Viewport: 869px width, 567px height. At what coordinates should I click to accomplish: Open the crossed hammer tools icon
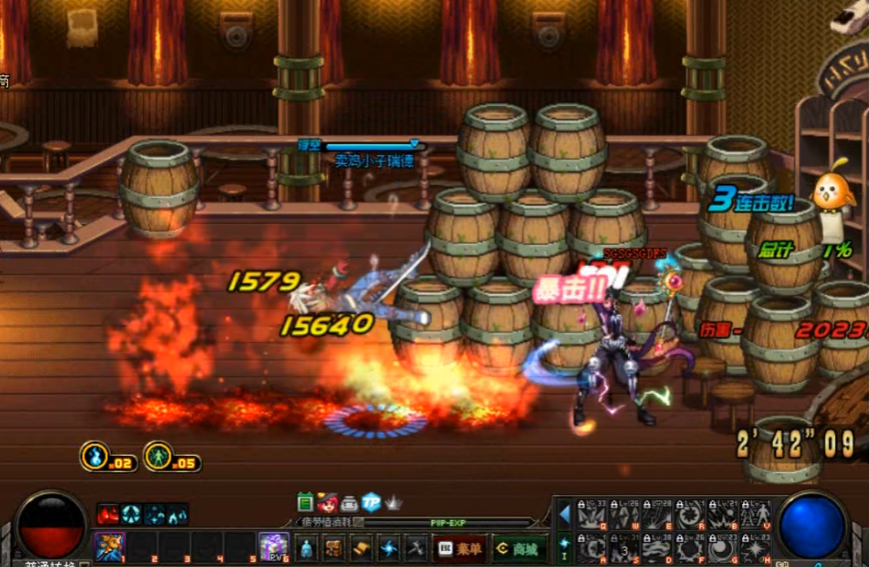point(416,548)
